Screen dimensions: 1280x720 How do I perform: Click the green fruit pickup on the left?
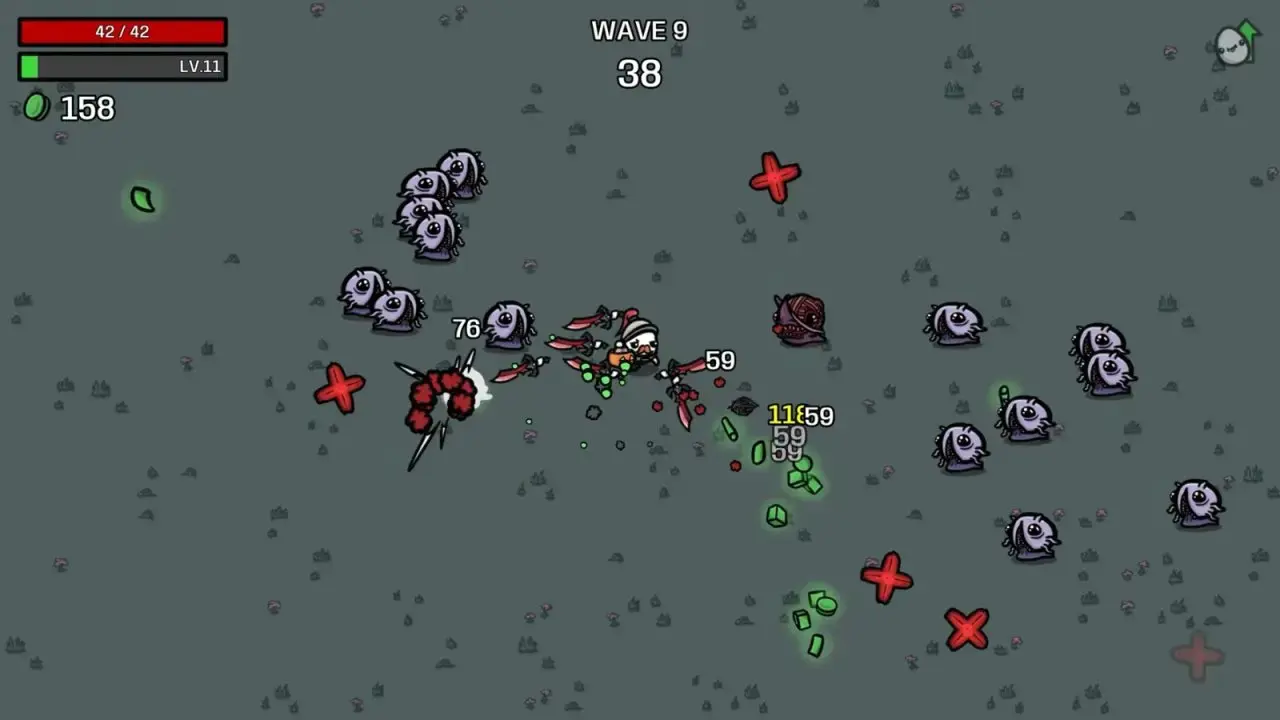(x=142, y=199)
